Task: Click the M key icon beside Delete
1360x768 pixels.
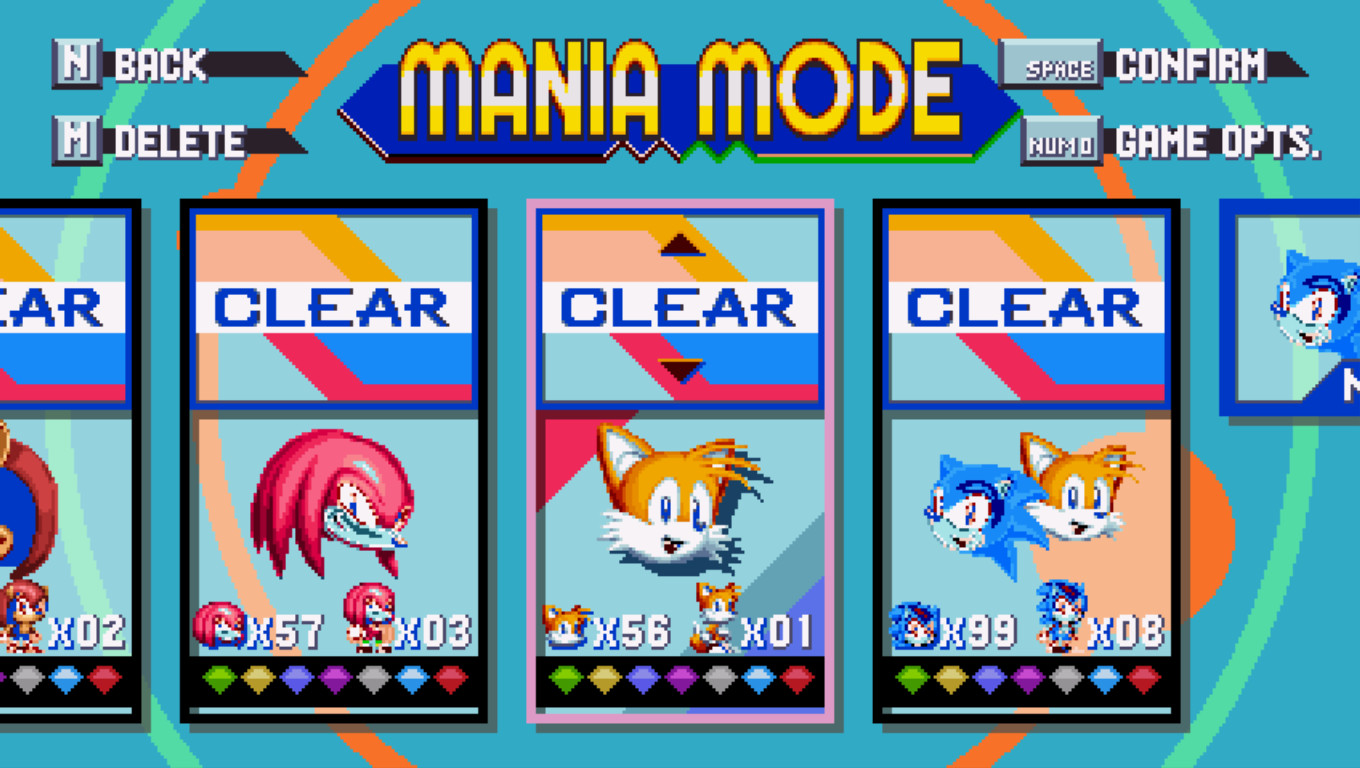Action: [74, 140]
